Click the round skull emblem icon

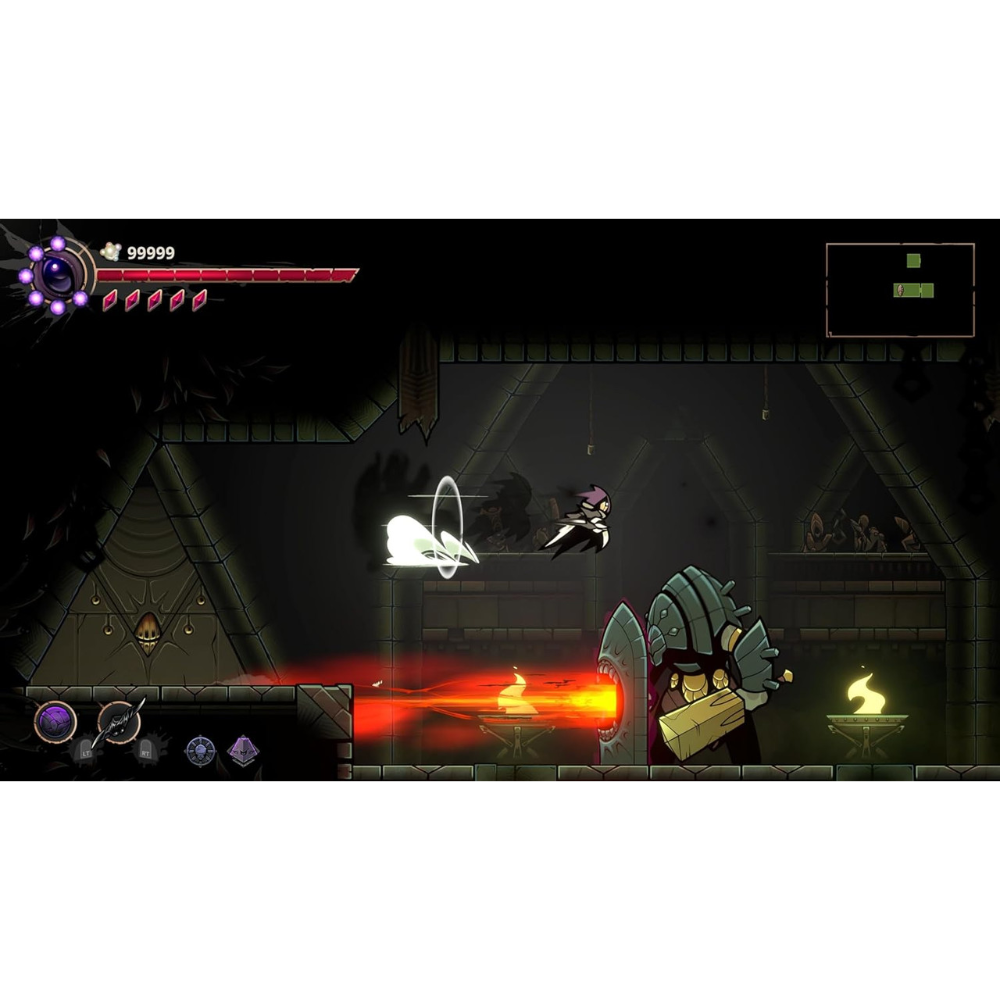coord(200,749)
